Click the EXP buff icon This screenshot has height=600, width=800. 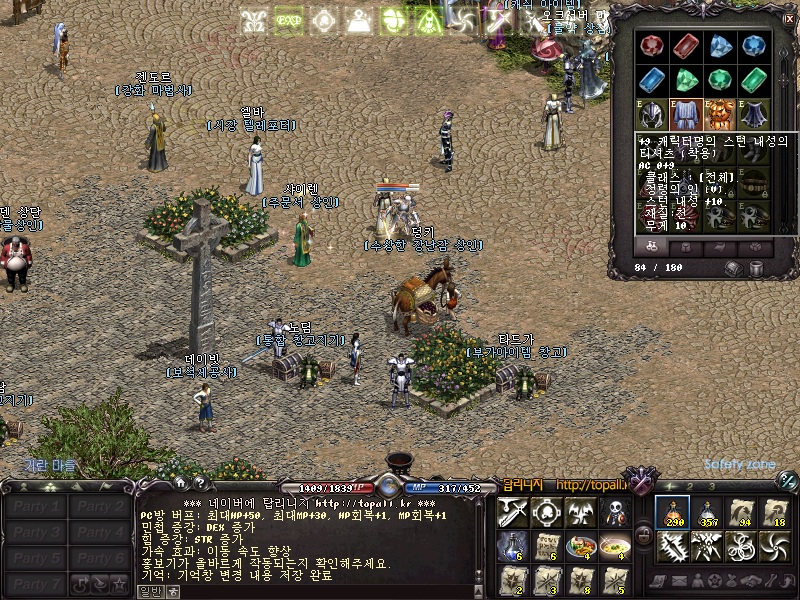(x=289, y=20)
